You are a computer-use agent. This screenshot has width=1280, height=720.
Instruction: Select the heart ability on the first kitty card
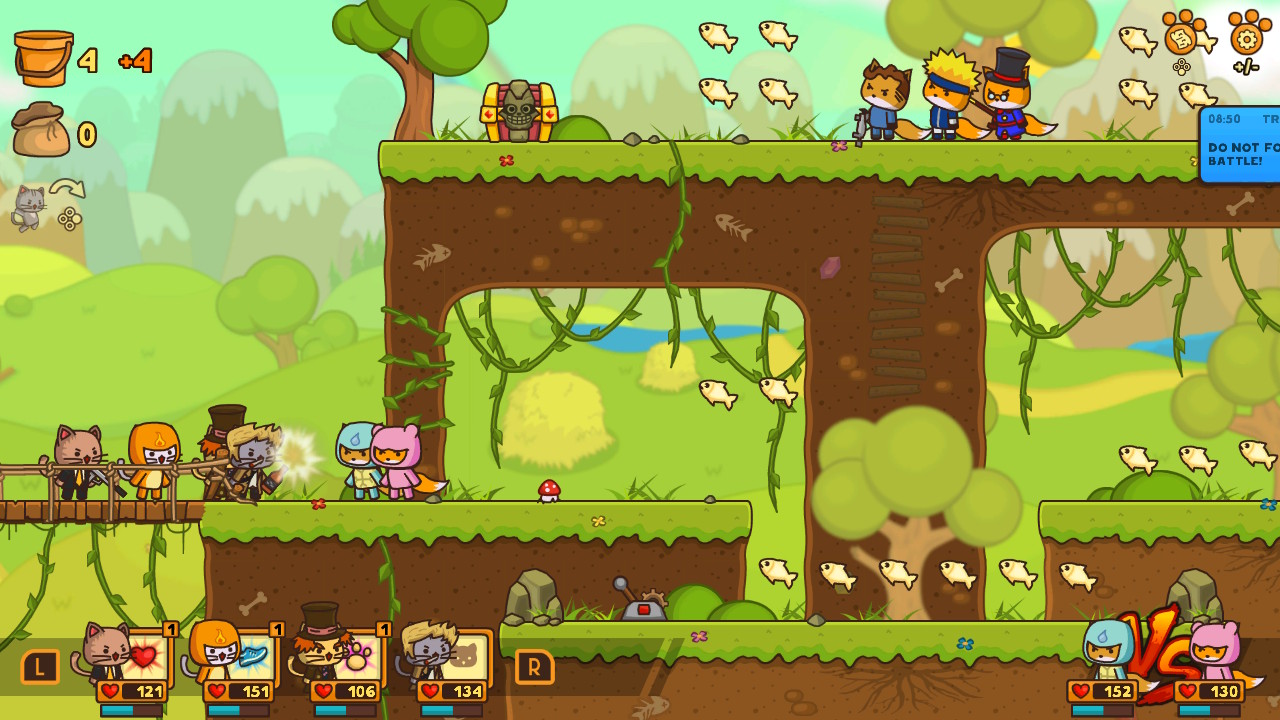(x=144, y=655)
